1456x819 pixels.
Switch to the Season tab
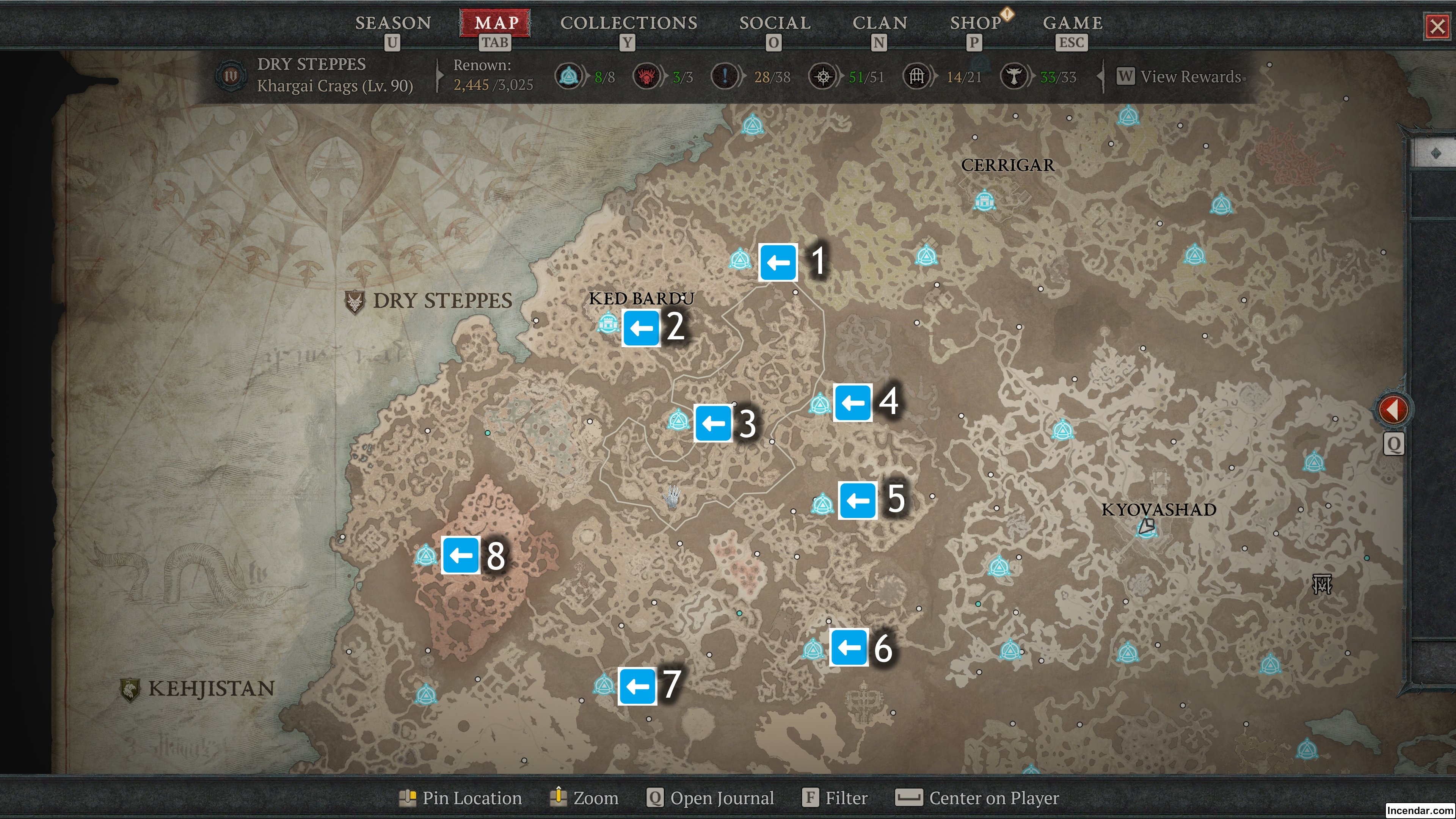(393, 23)
